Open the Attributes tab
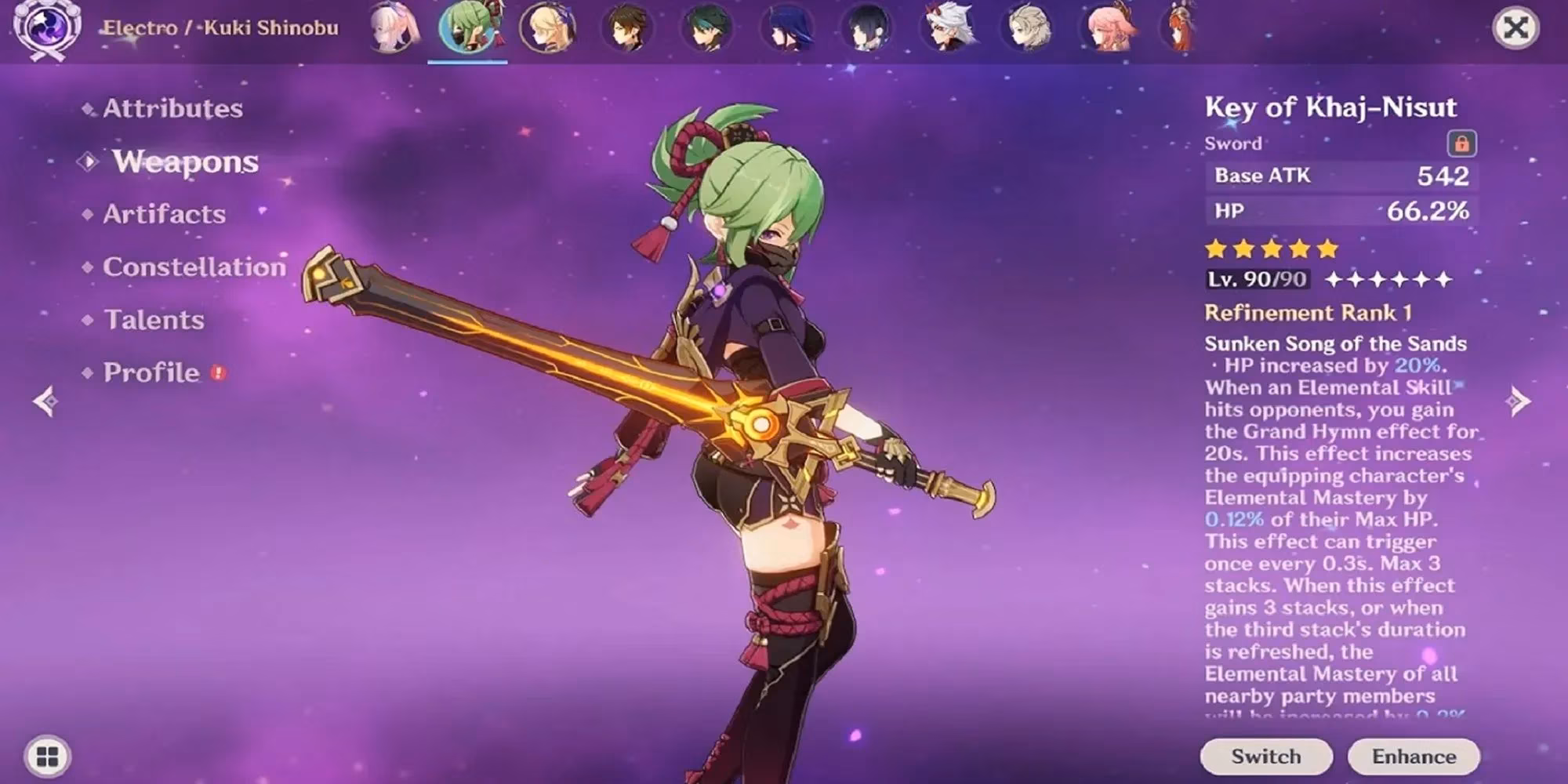This screenshot has width=1568, height=784. (x=172, y=108)
